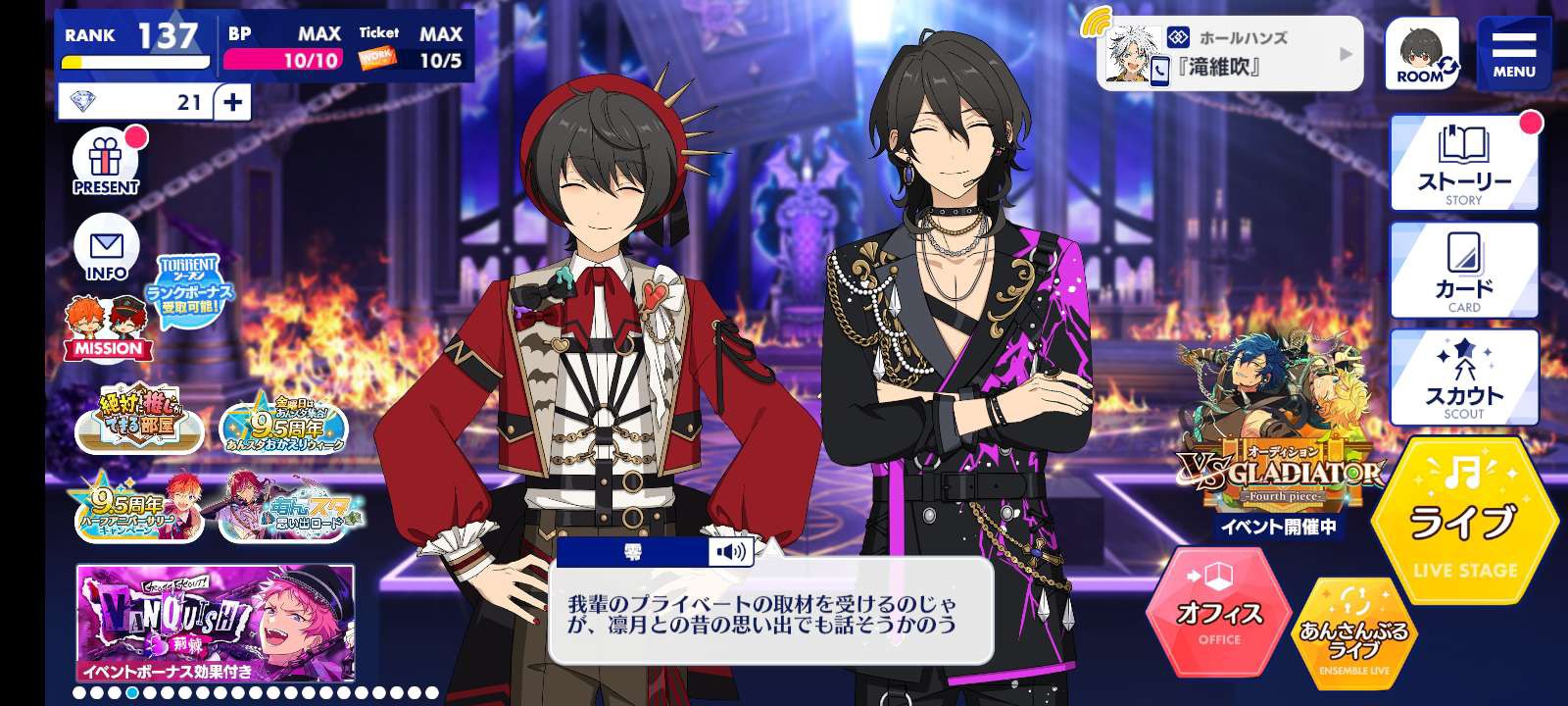
Task: Open the oshi room banner
Action: pyautogui.click(x=138, y=420)
